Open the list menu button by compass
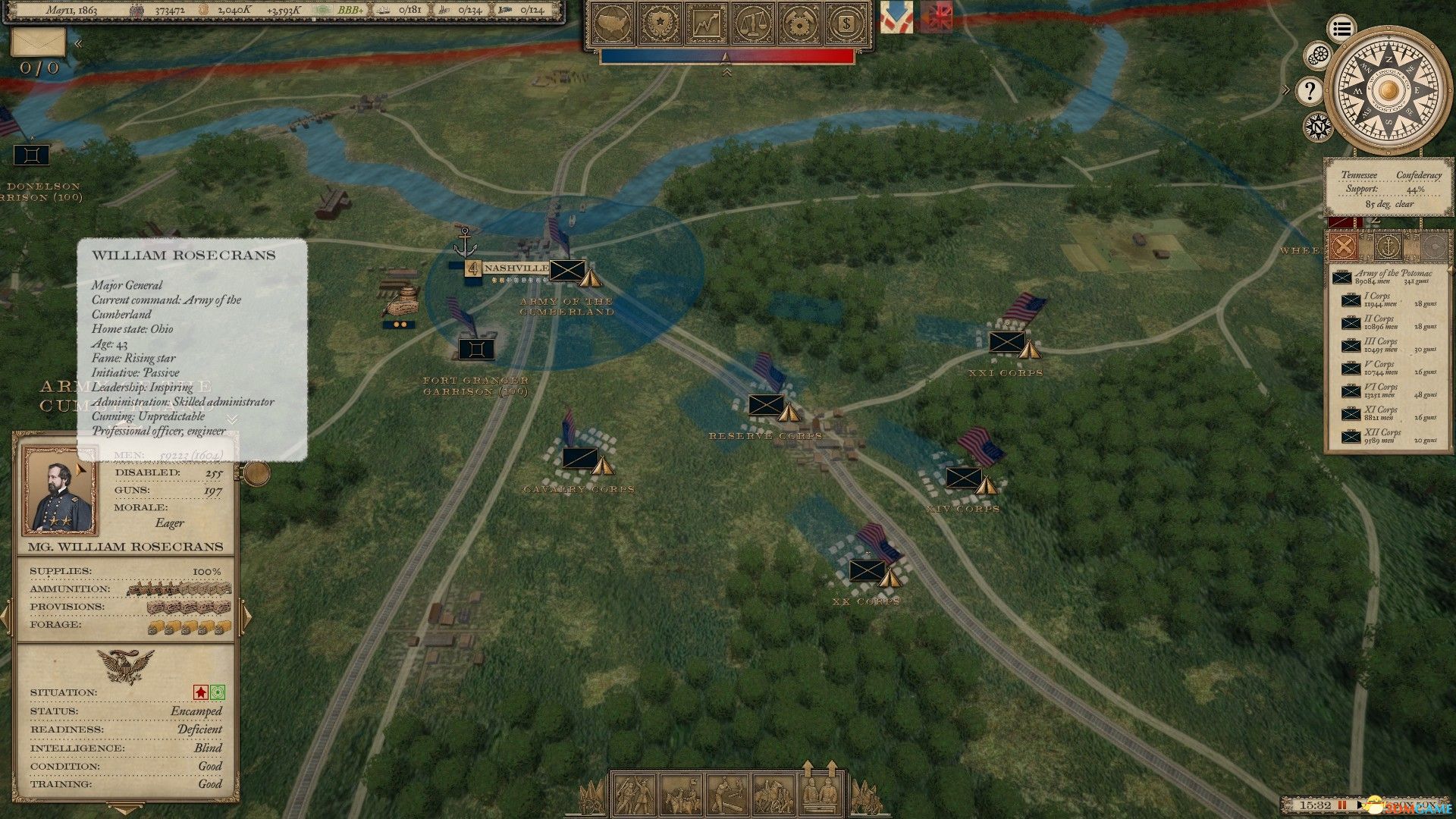Screen dimensions: 1456x819 [x=1341, y=30]
